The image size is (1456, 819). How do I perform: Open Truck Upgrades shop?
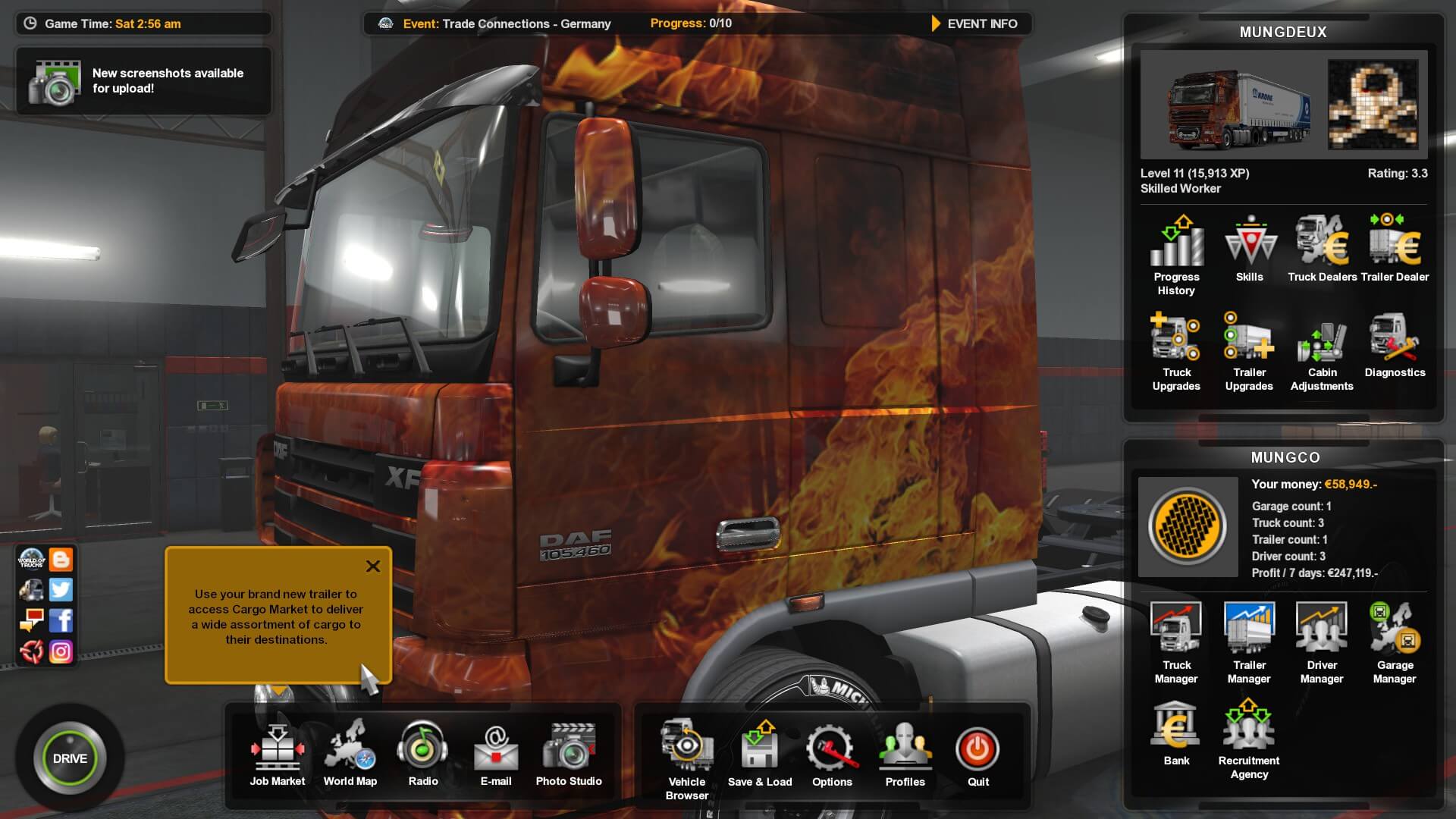pyautogui.click(x=1176, y=351)
